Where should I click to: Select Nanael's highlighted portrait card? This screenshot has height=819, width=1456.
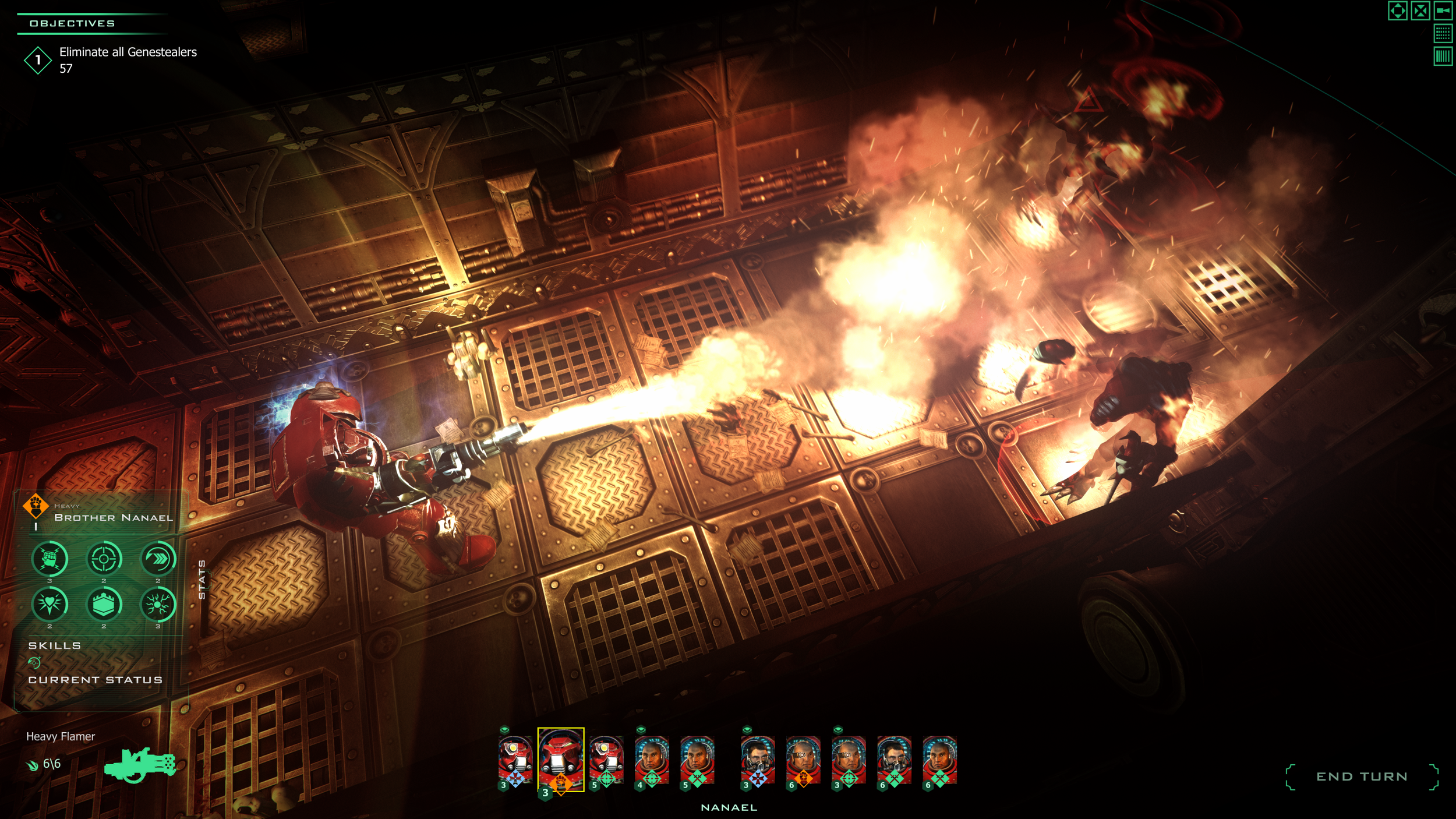coord(560,759)
